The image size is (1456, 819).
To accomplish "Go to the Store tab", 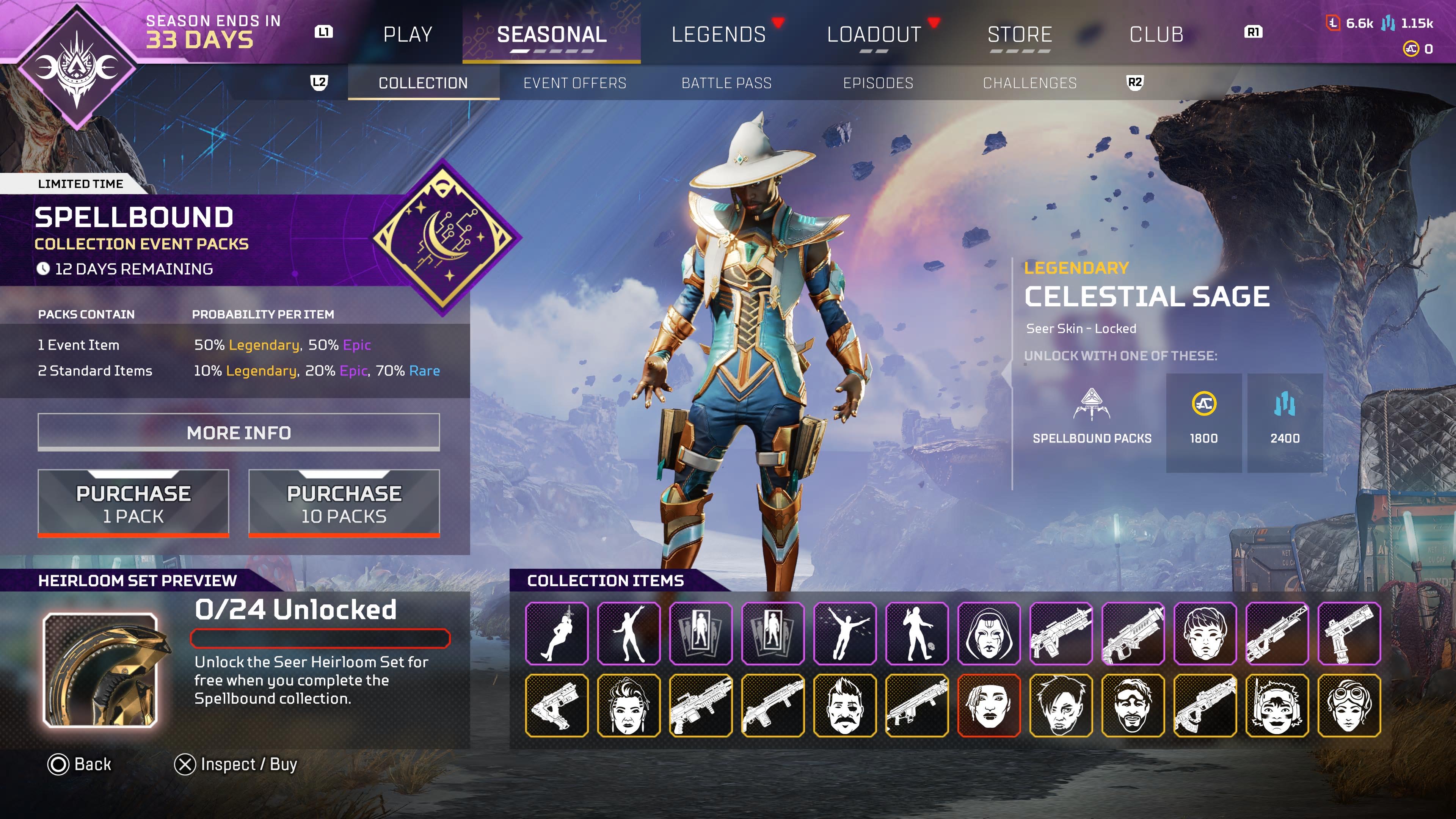I will click(1020, 35).
